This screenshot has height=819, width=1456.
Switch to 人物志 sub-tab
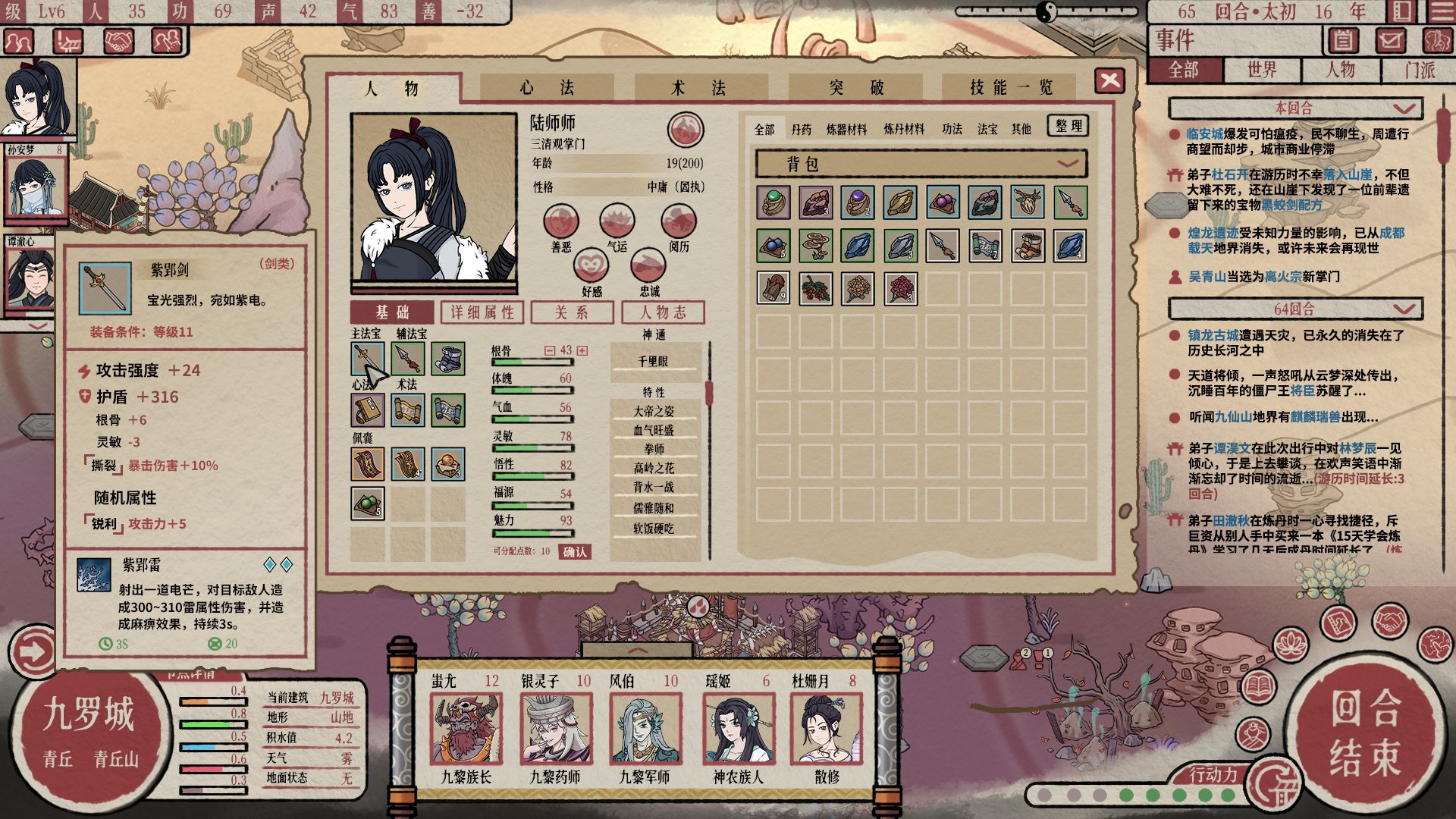[x=663, y=312]
